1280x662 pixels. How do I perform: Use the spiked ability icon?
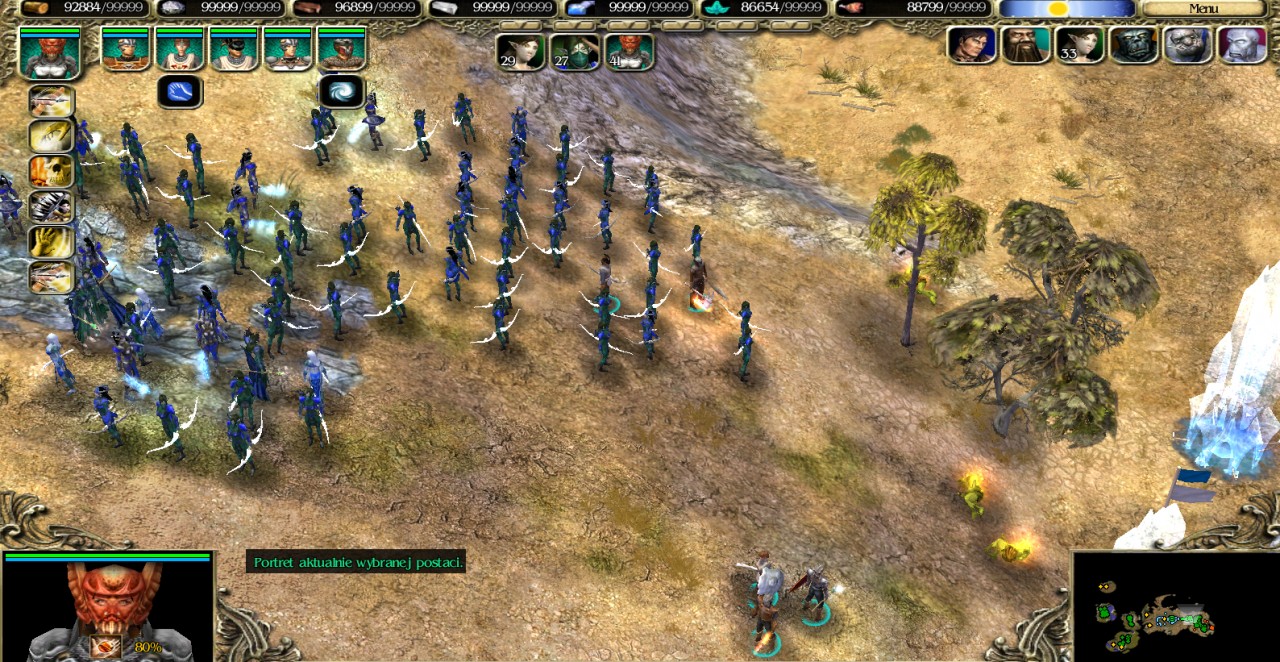click(x=50, y=206)
